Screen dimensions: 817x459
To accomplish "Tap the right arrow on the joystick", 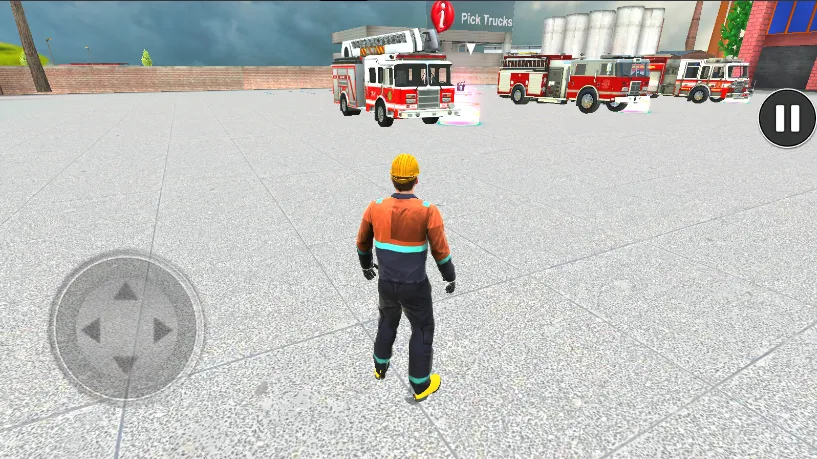I will coord(162,330).
